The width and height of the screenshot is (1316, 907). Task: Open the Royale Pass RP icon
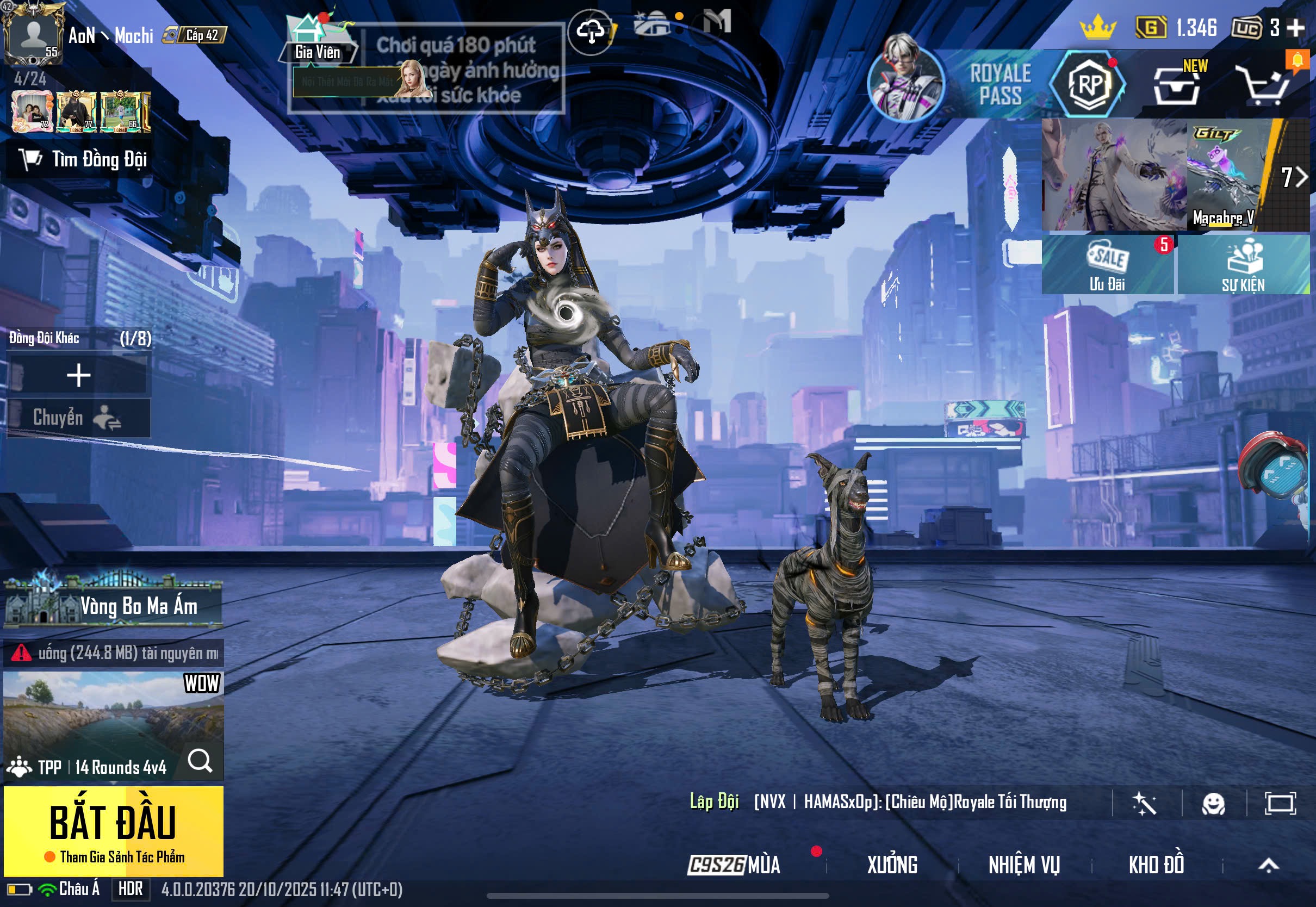click(1089, 84)
